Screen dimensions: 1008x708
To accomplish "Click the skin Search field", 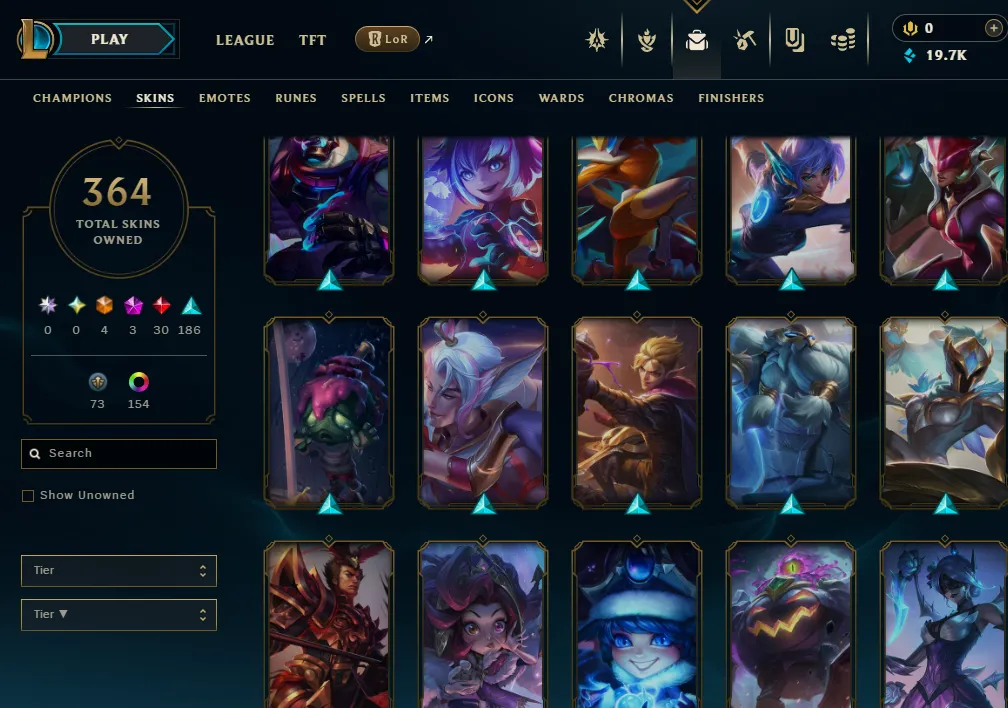I will pos(119,454).
